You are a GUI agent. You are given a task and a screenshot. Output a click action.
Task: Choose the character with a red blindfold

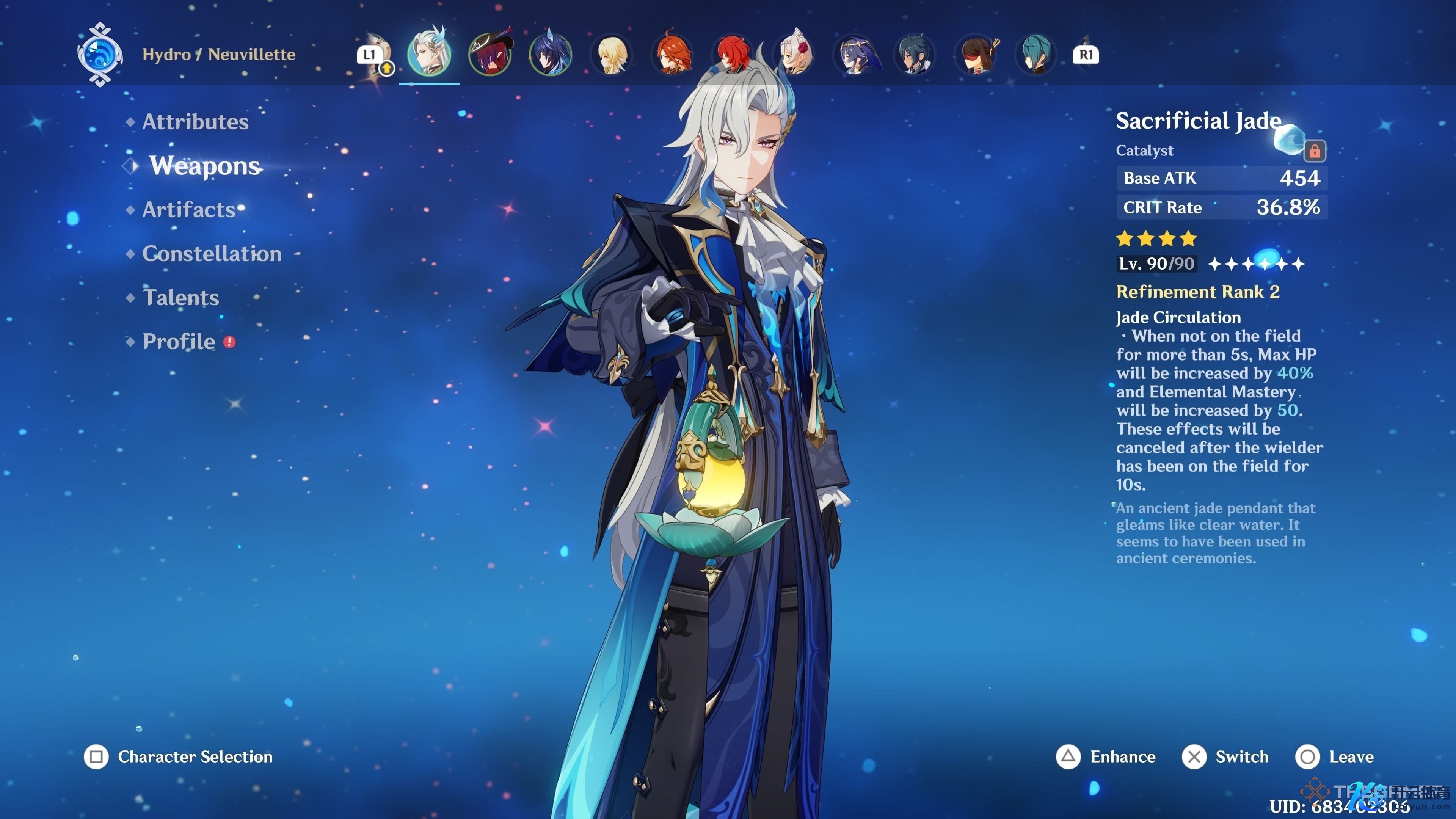point(976,54)
